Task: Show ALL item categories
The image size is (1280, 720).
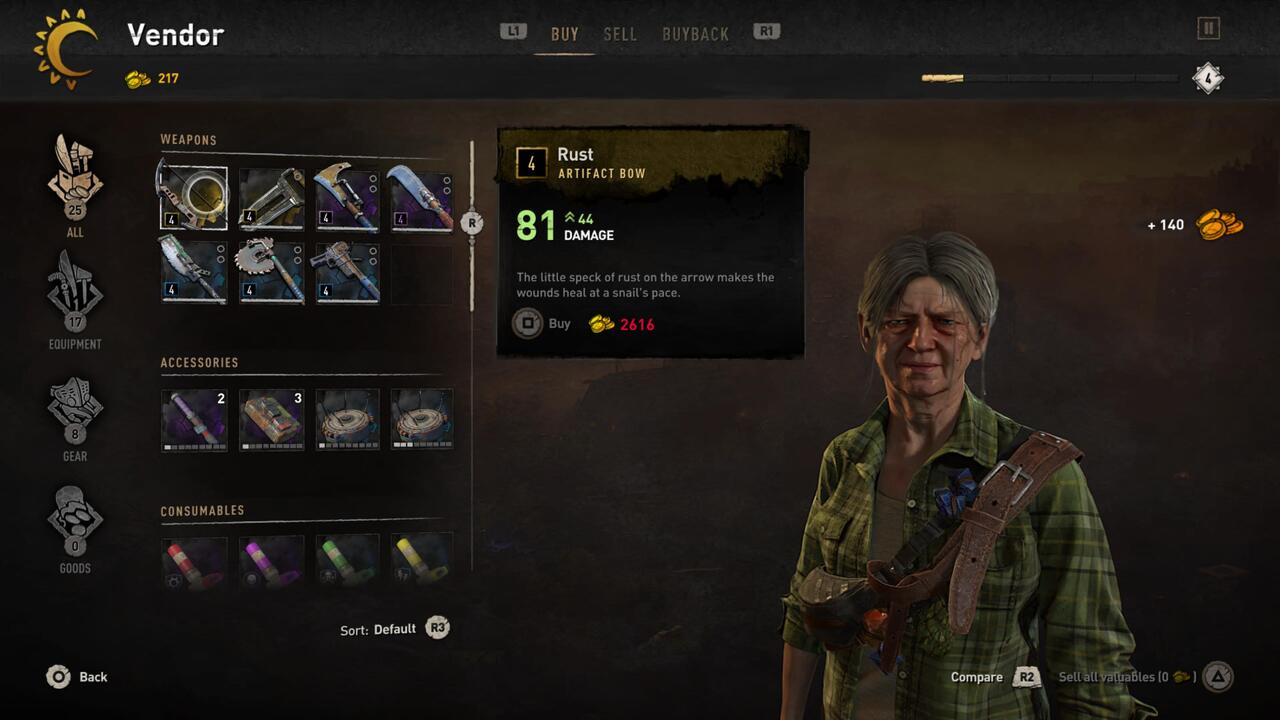Action: tap(75, 186)
